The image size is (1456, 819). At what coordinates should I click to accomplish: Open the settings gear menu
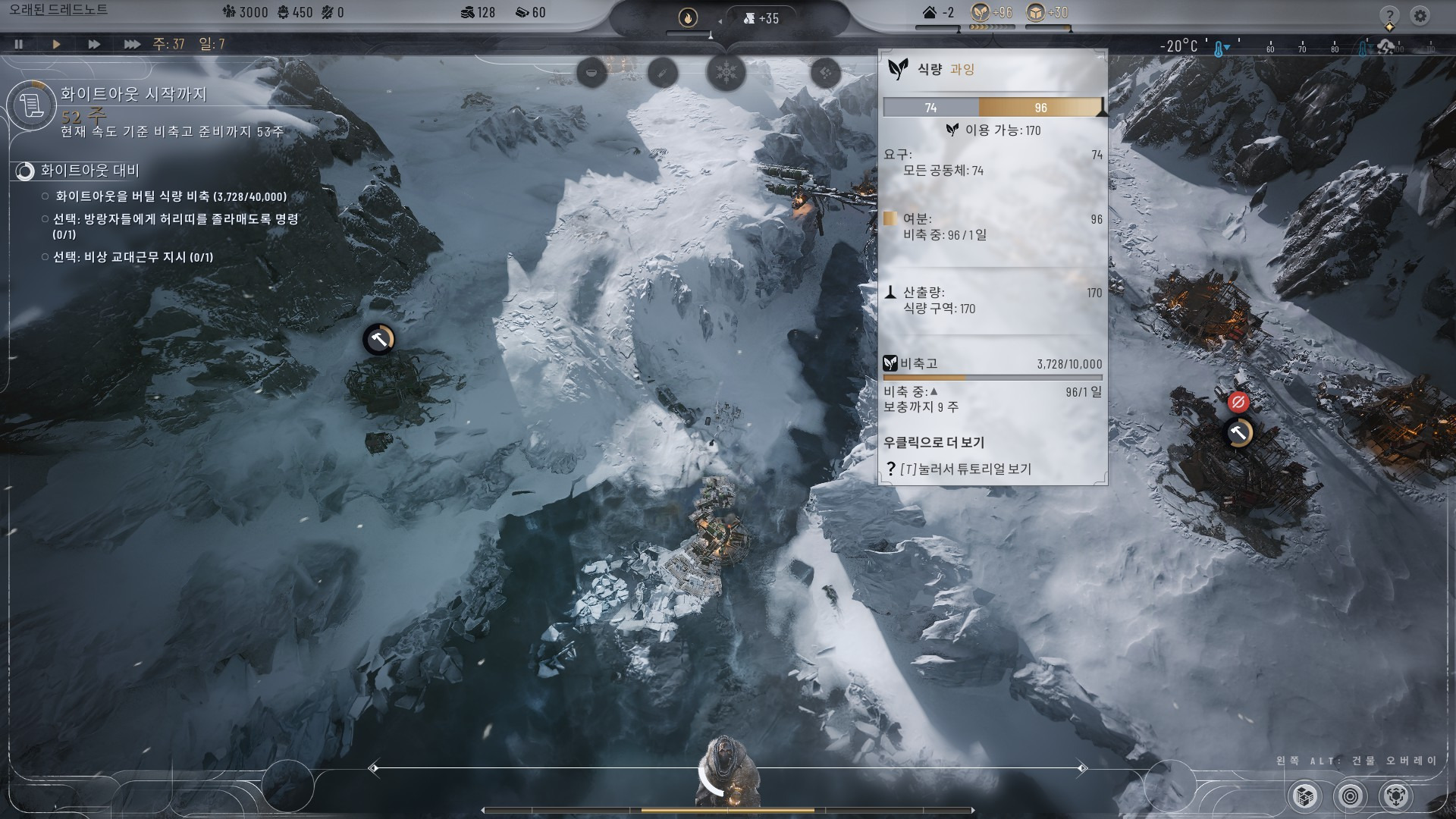click(1420, 15)
